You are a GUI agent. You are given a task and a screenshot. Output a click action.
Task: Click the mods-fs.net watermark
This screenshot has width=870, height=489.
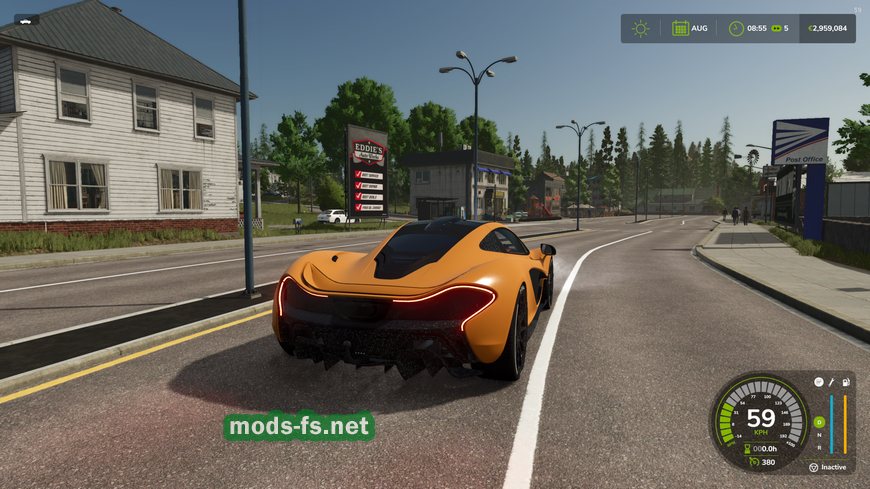point(299,427)
